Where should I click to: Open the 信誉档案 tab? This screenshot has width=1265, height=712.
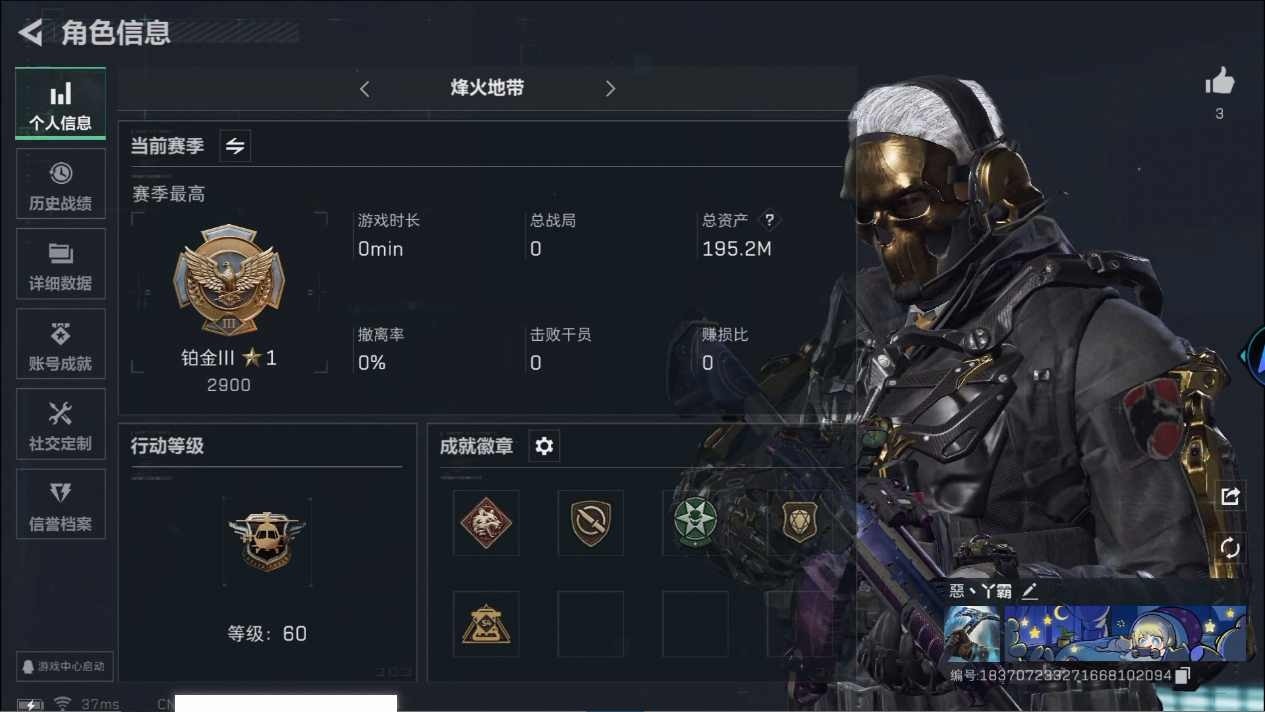click(x=61, y=504)
